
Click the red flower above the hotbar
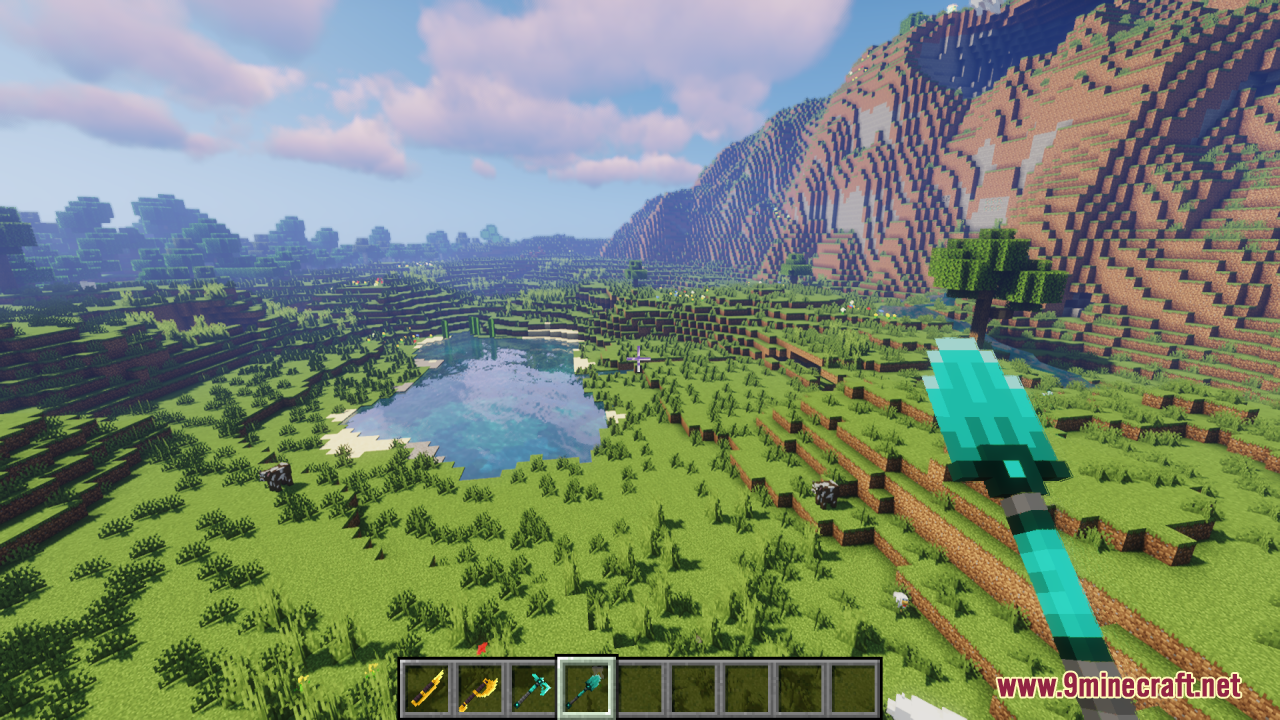tap(482, 647)
